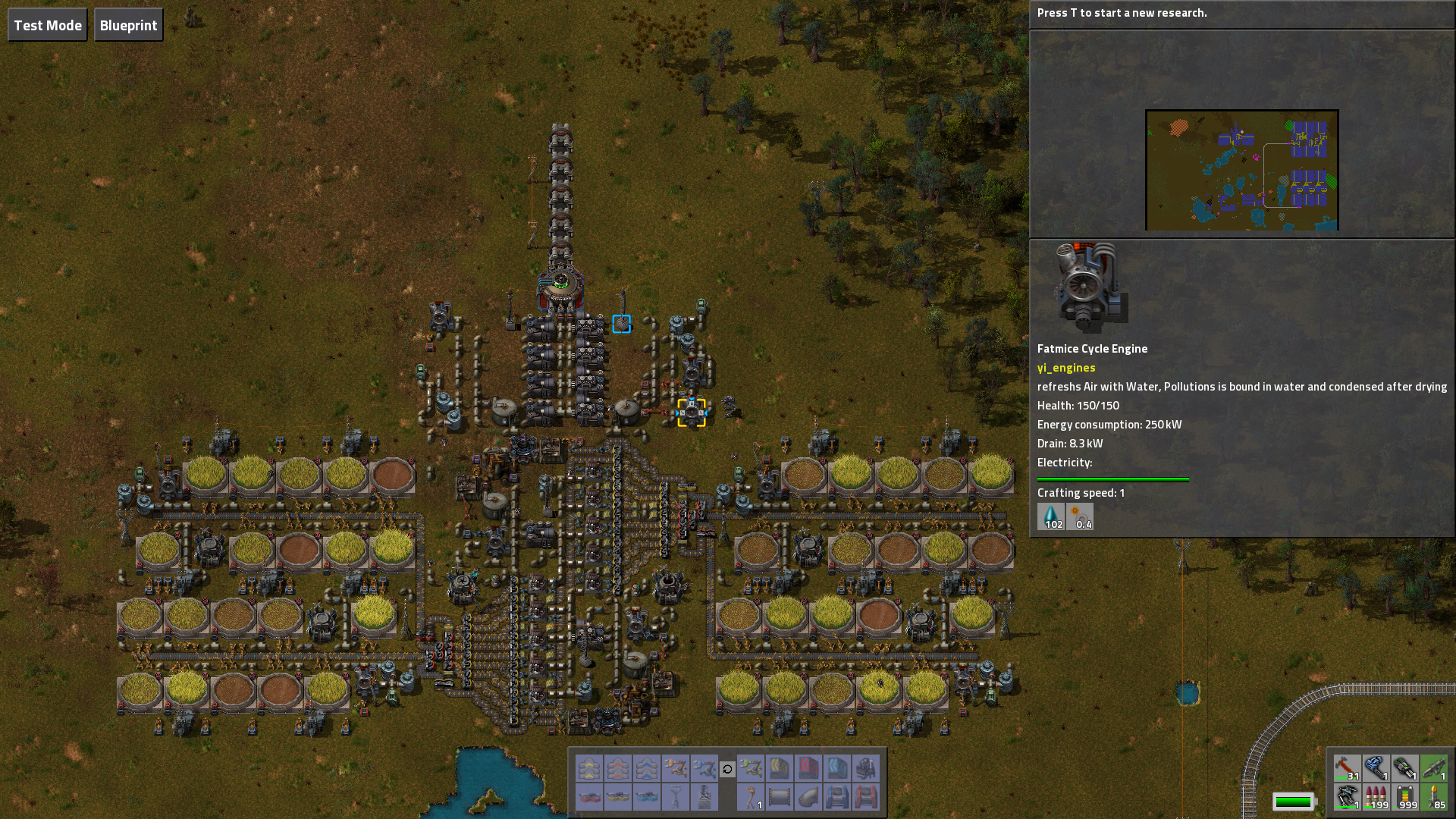Toggle the Test Mode button
This screenshot has height=819, width=1456.
pos(48,25)
